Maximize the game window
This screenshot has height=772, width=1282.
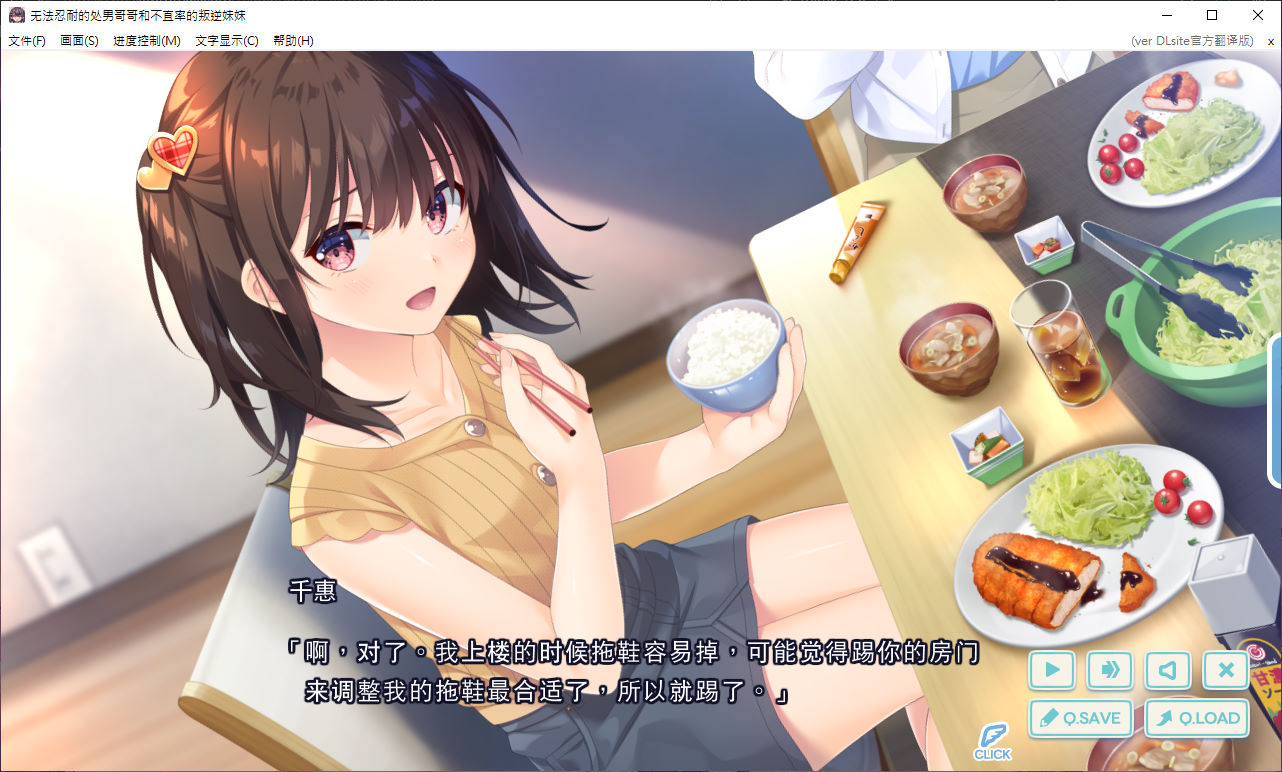(x=1212, y=15)
